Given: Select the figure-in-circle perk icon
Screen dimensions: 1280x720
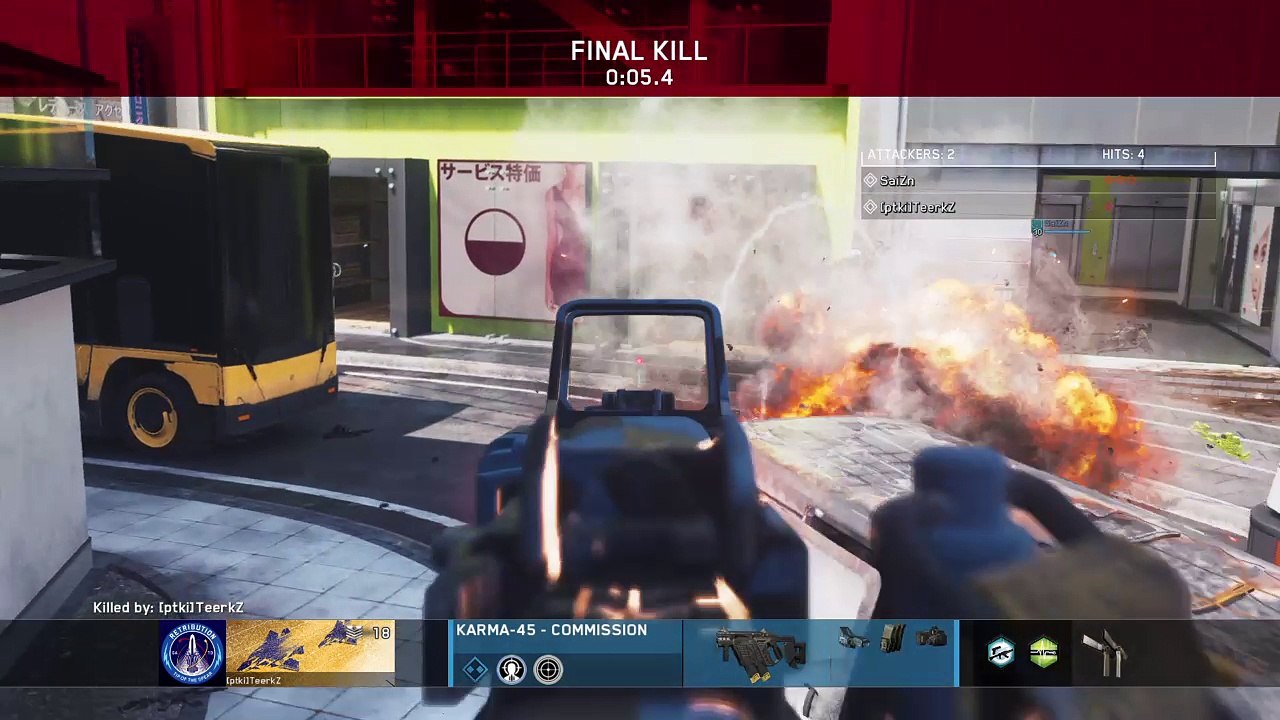Looking at the screenshot, I should [x=511, y=669].
